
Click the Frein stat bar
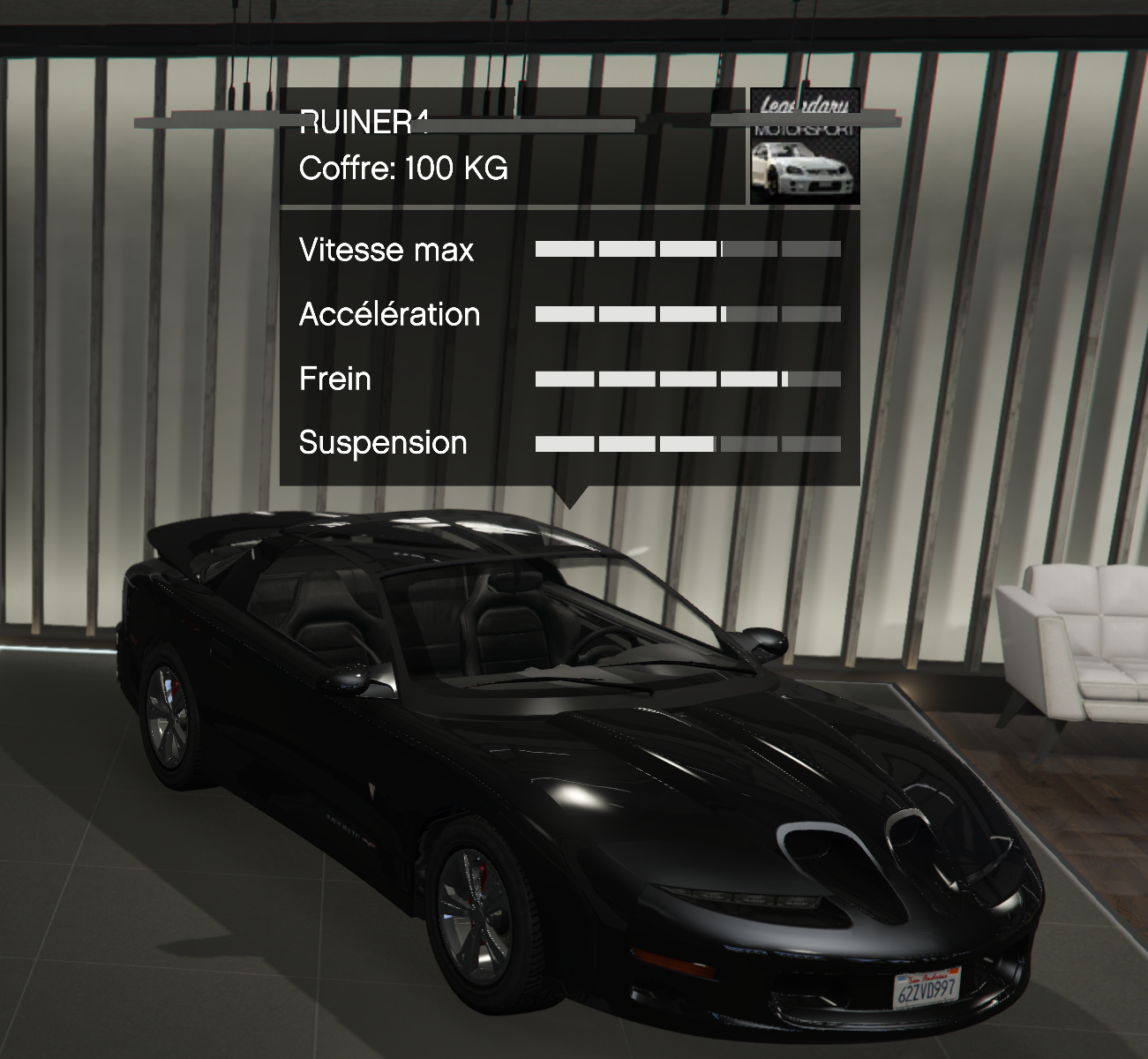(688, 378)
